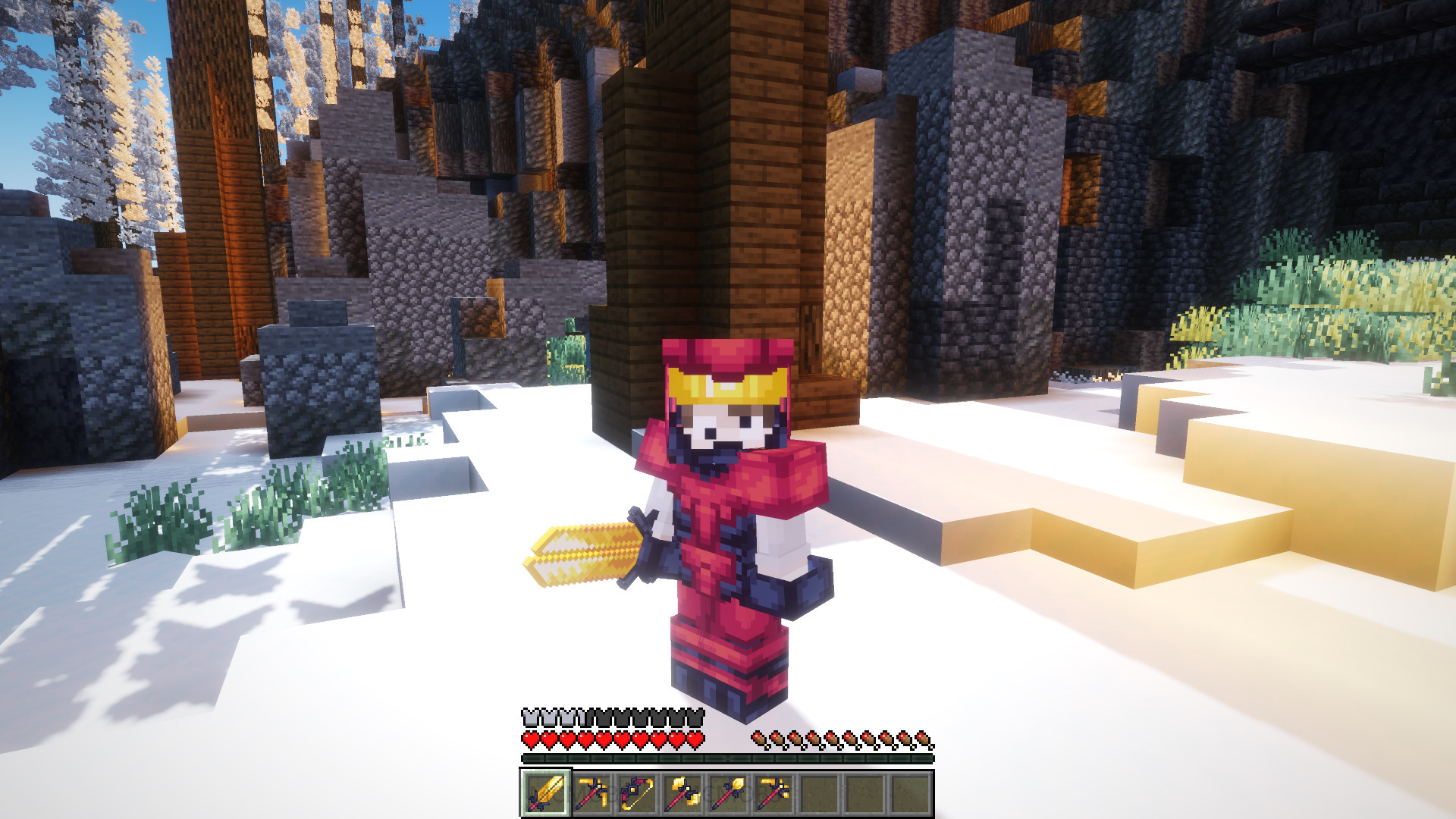Click the rightmost heart in the health bar

pyautogui.click(x=695, y=739)
